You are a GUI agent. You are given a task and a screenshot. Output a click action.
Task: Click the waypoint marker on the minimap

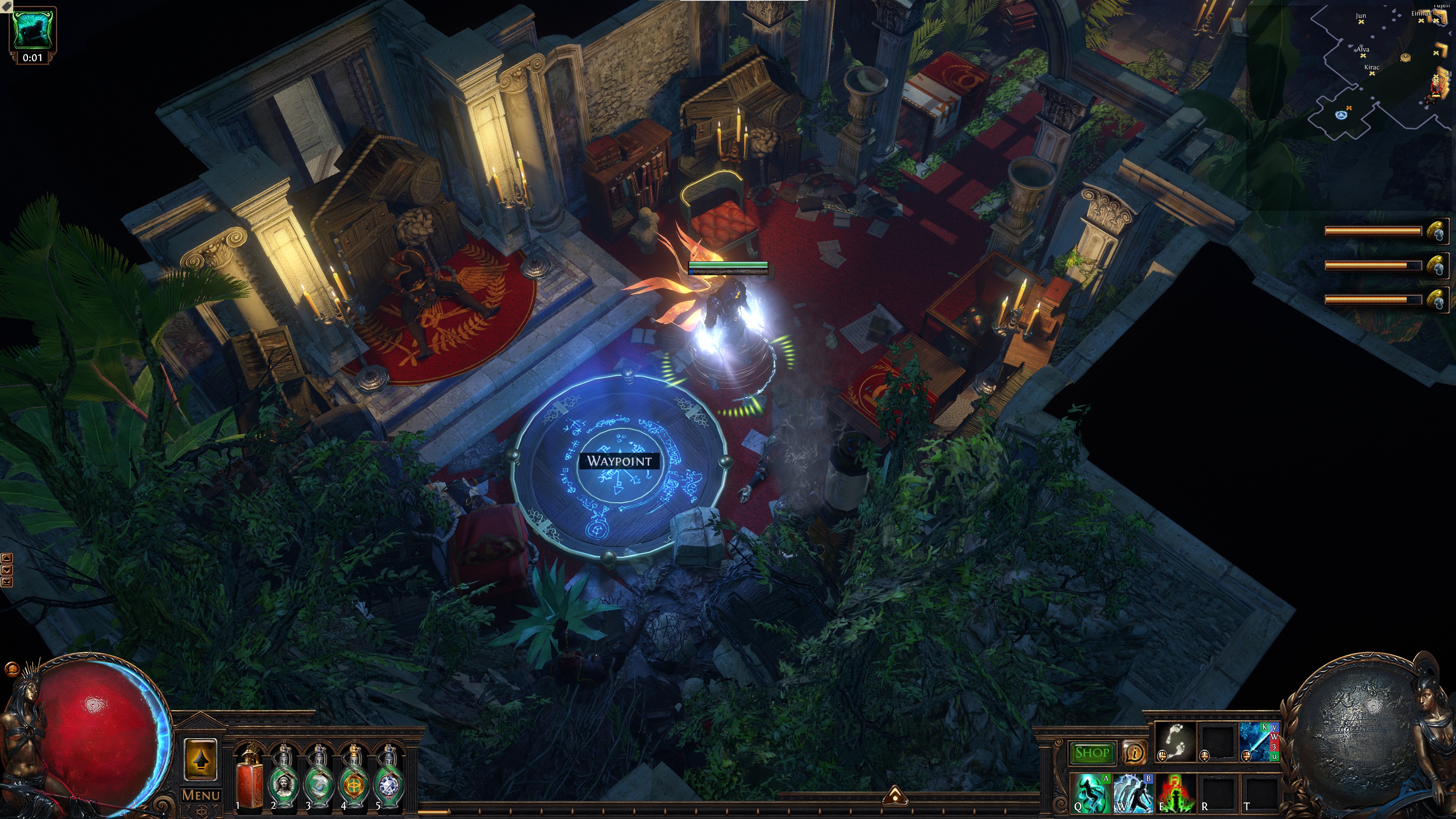tap(1341, 115)
